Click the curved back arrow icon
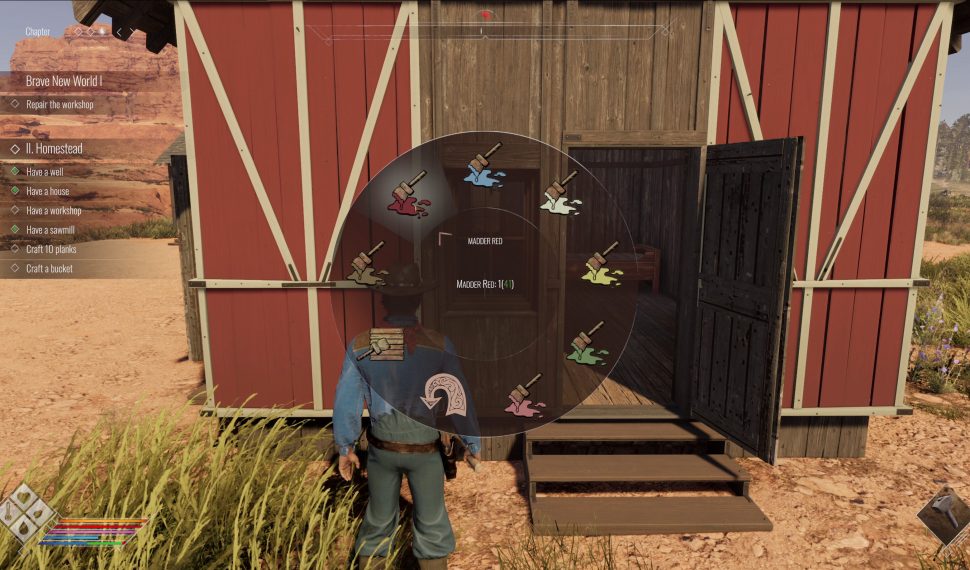This screenshot has width=970, height=570. click(x=446, y=394)
